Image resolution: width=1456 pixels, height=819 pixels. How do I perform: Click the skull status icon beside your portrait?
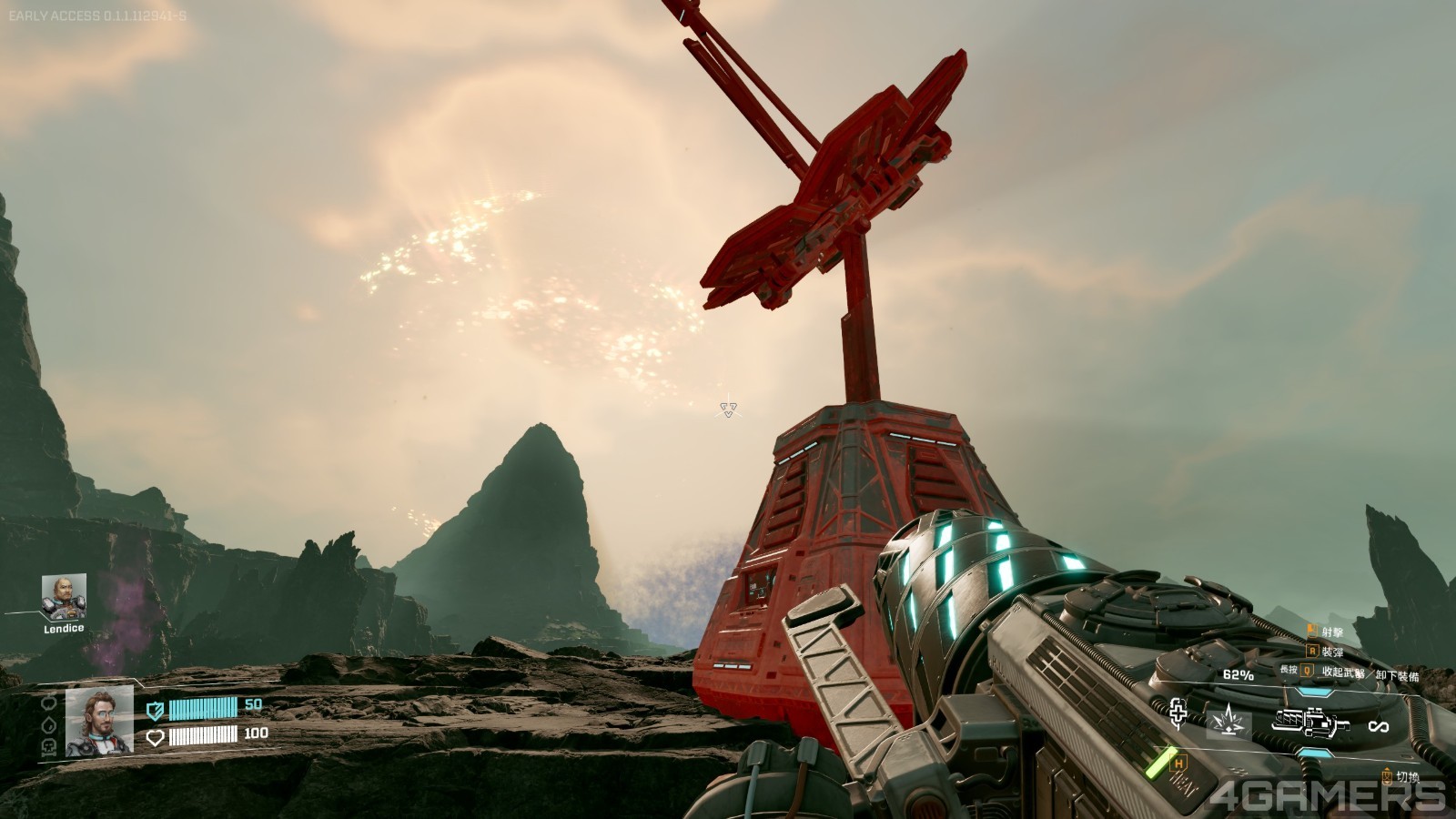[49, 746]
